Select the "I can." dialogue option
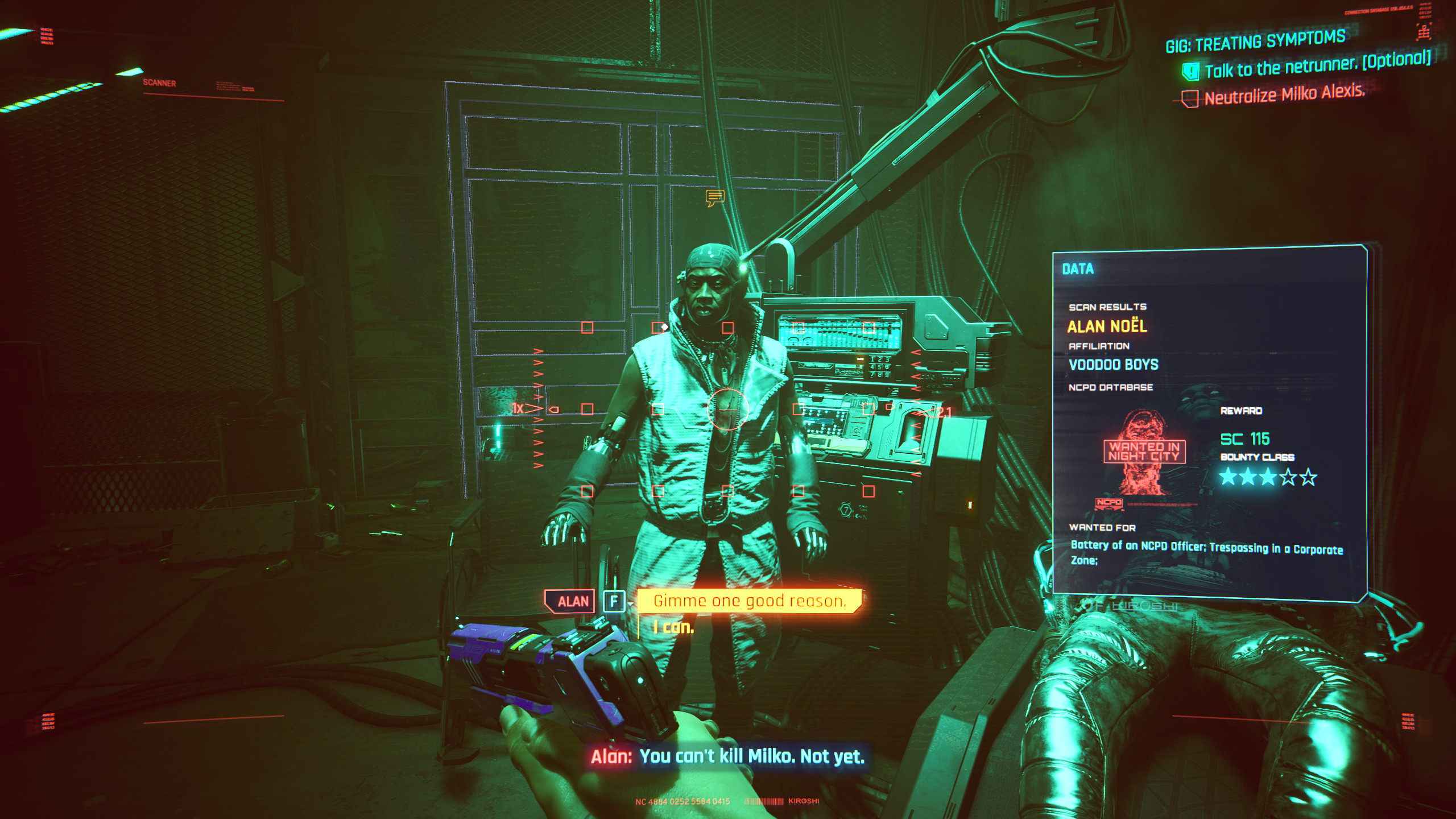Viewport: 1456px width, 819px height. [673, 627]
